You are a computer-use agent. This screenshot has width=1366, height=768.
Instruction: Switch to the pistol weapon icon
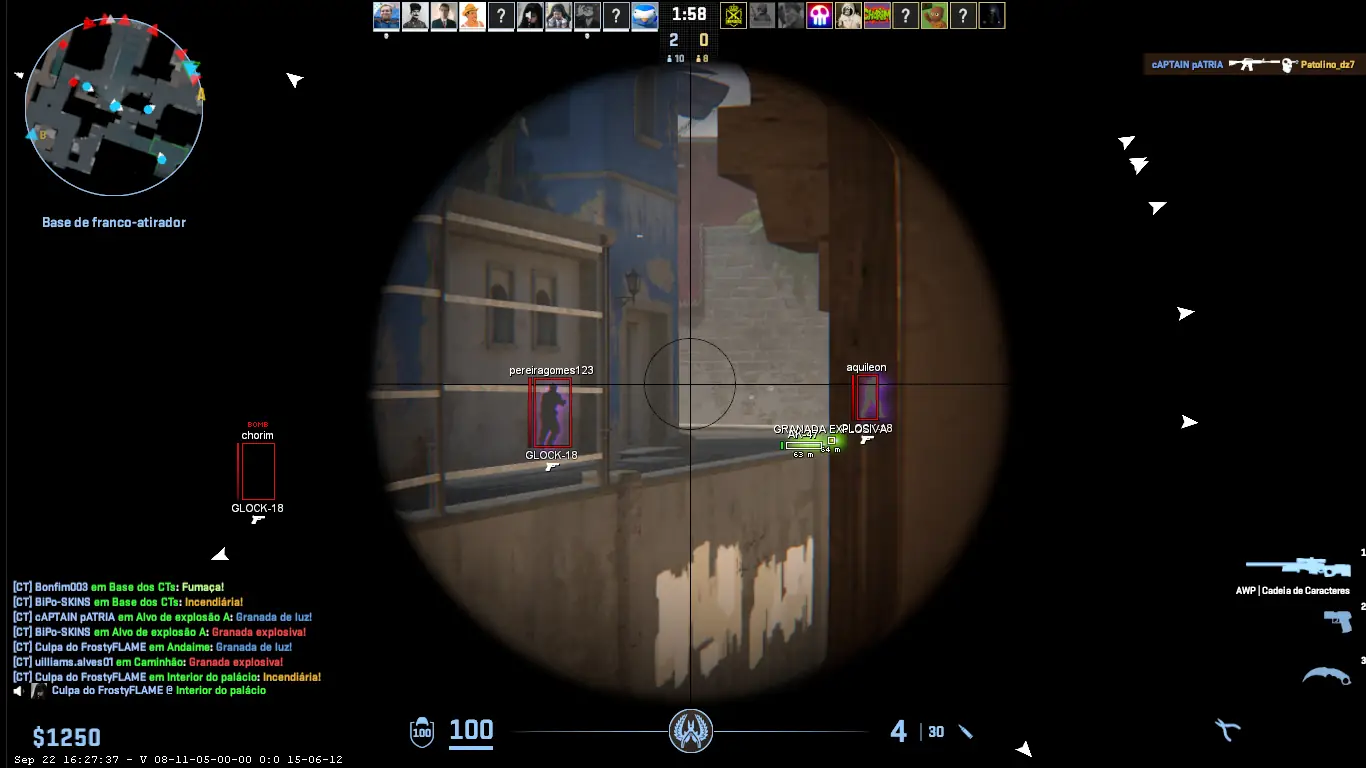click(1337, 621)
